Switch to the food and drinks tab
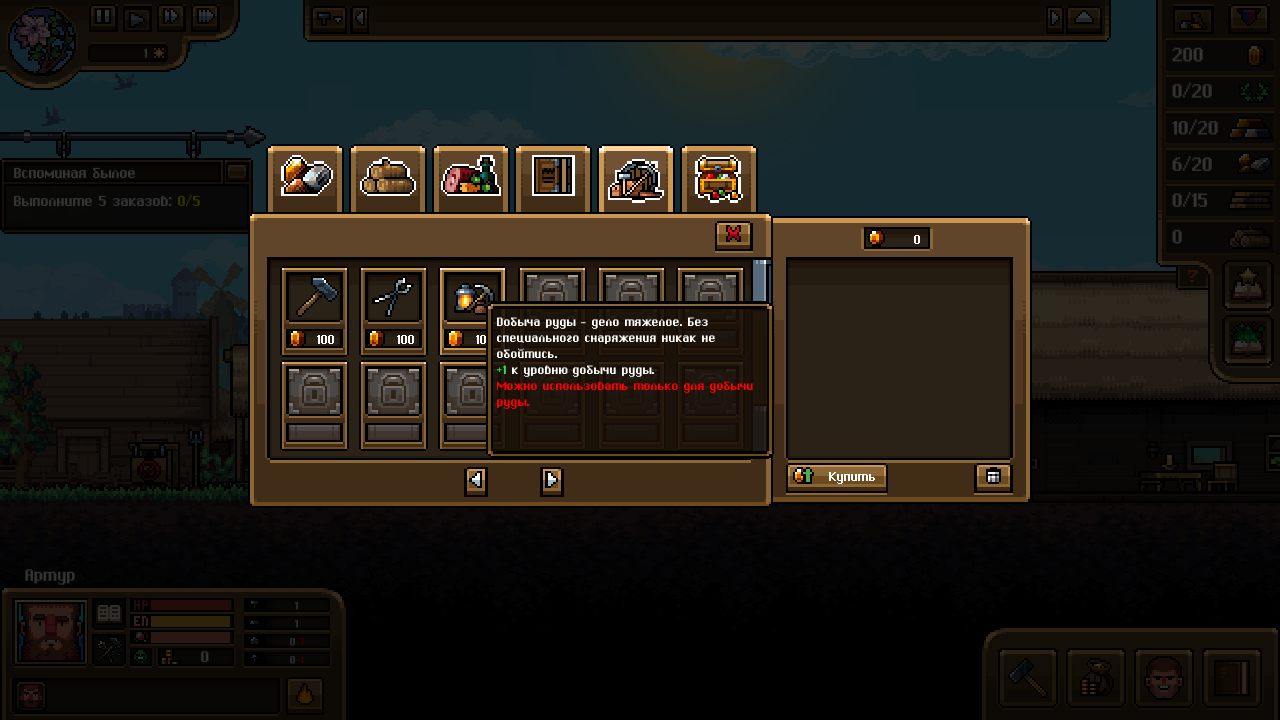 coord(471,179)
